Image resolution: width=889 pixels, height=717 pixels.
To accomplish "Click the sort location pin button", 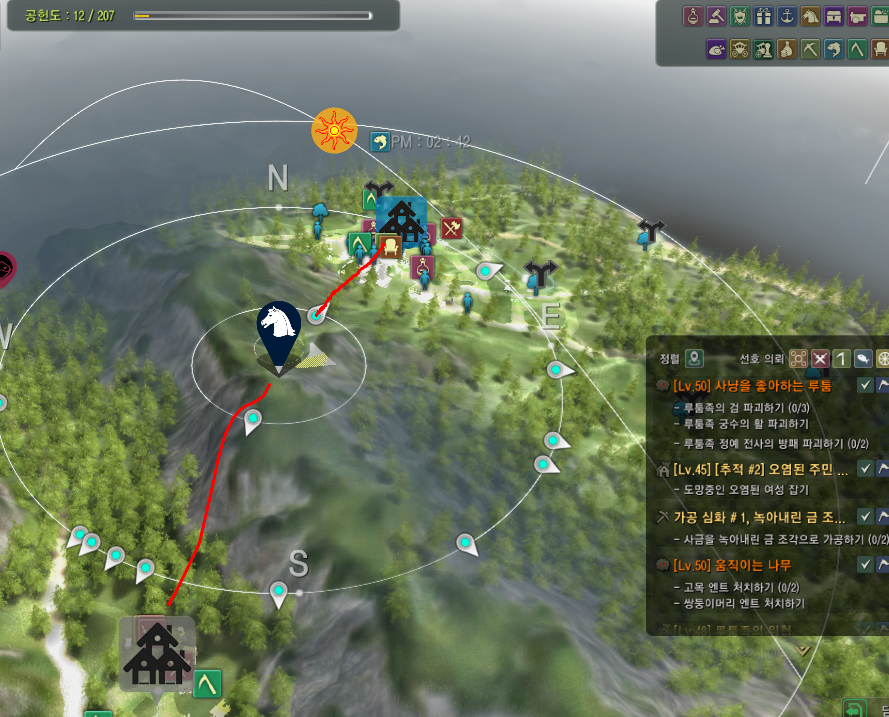I will tap(694, 358).
